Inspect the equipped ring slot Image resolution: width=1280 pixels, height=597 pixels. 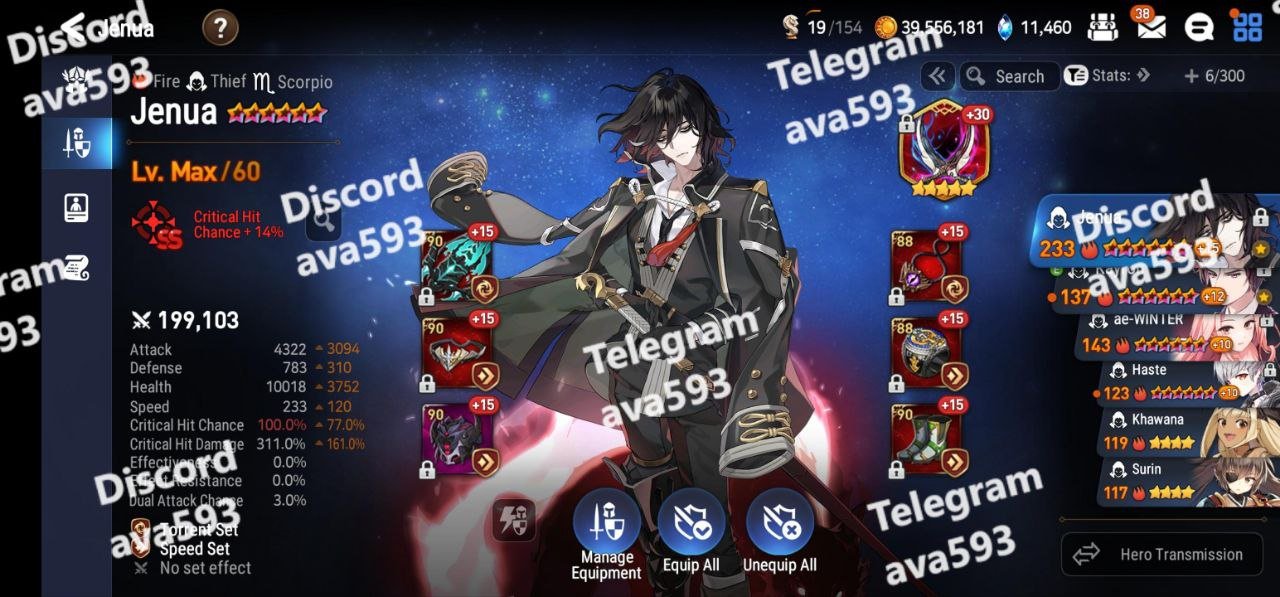coord(926,352)
